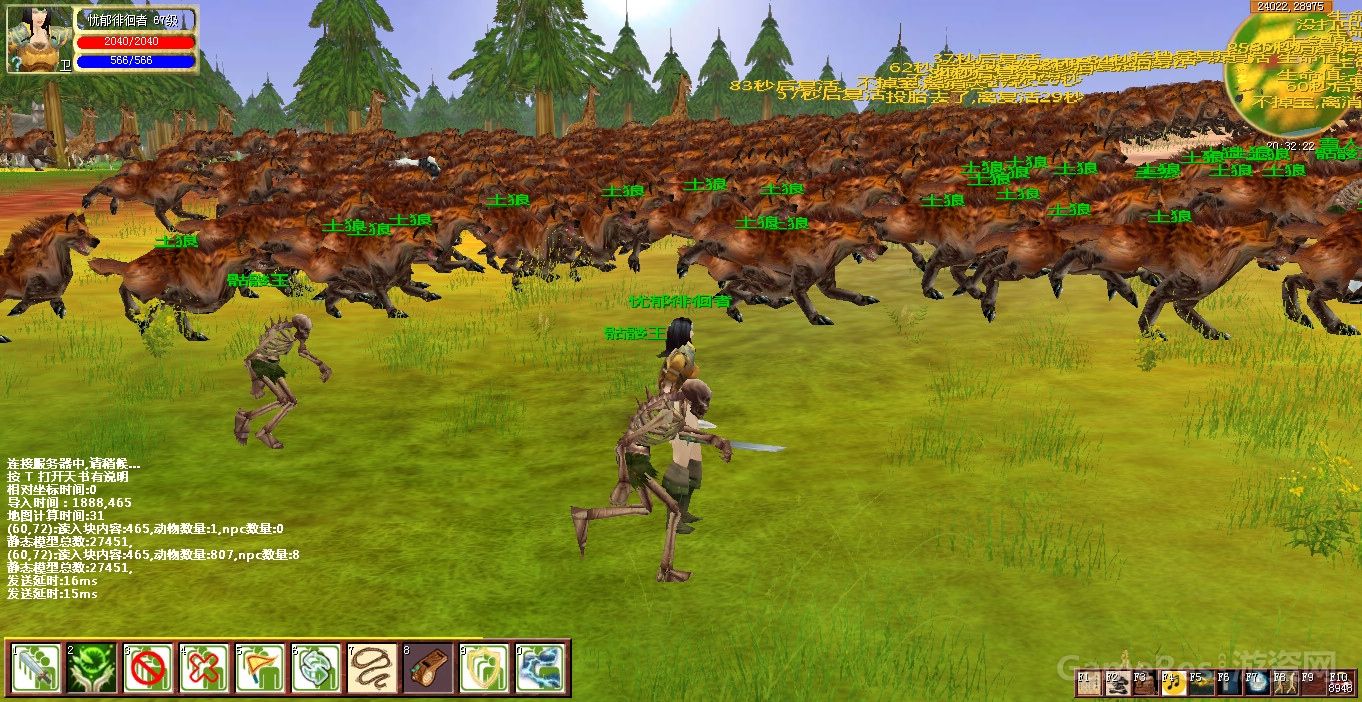Select the F7 glowing blue orb icon

coord(1256,684)
